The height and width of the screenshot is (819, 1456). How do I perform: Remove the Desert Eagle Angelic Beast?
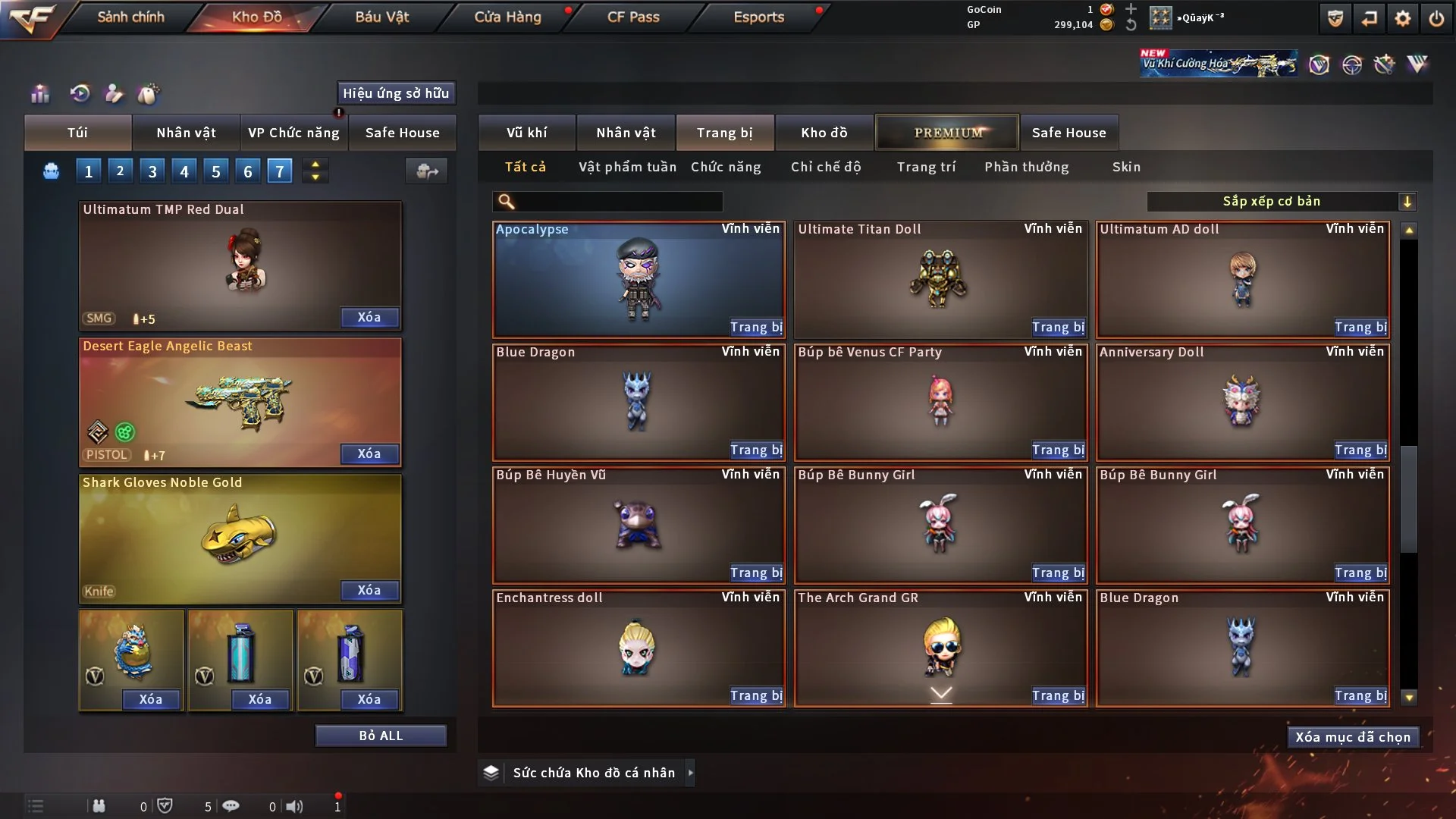point(369,453)
